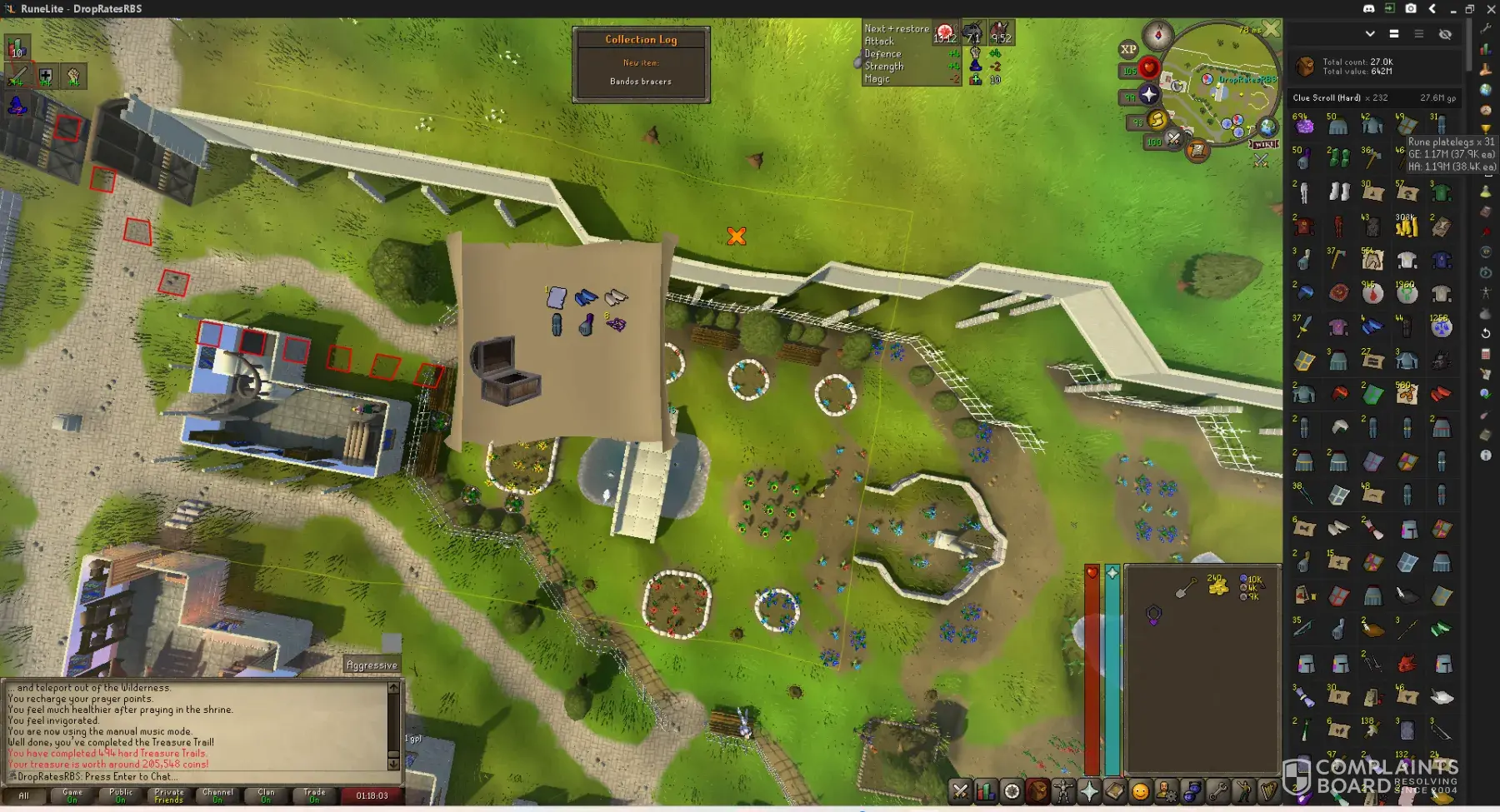Toggle quick prayers on the prayer orb
The height and width of the screenshot is (812, 1500).
pos(1149,94)
